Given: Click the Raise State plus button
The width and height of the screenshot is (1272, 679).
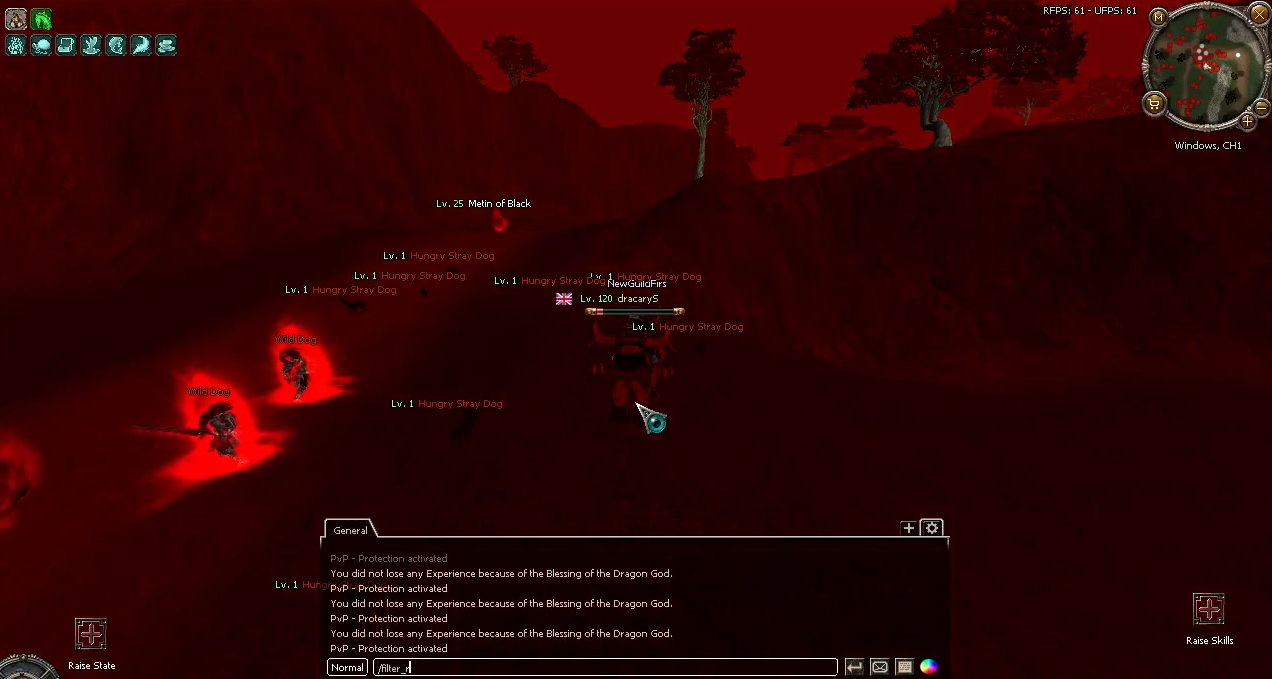Looking at the screenshot, I should [91, 633].
